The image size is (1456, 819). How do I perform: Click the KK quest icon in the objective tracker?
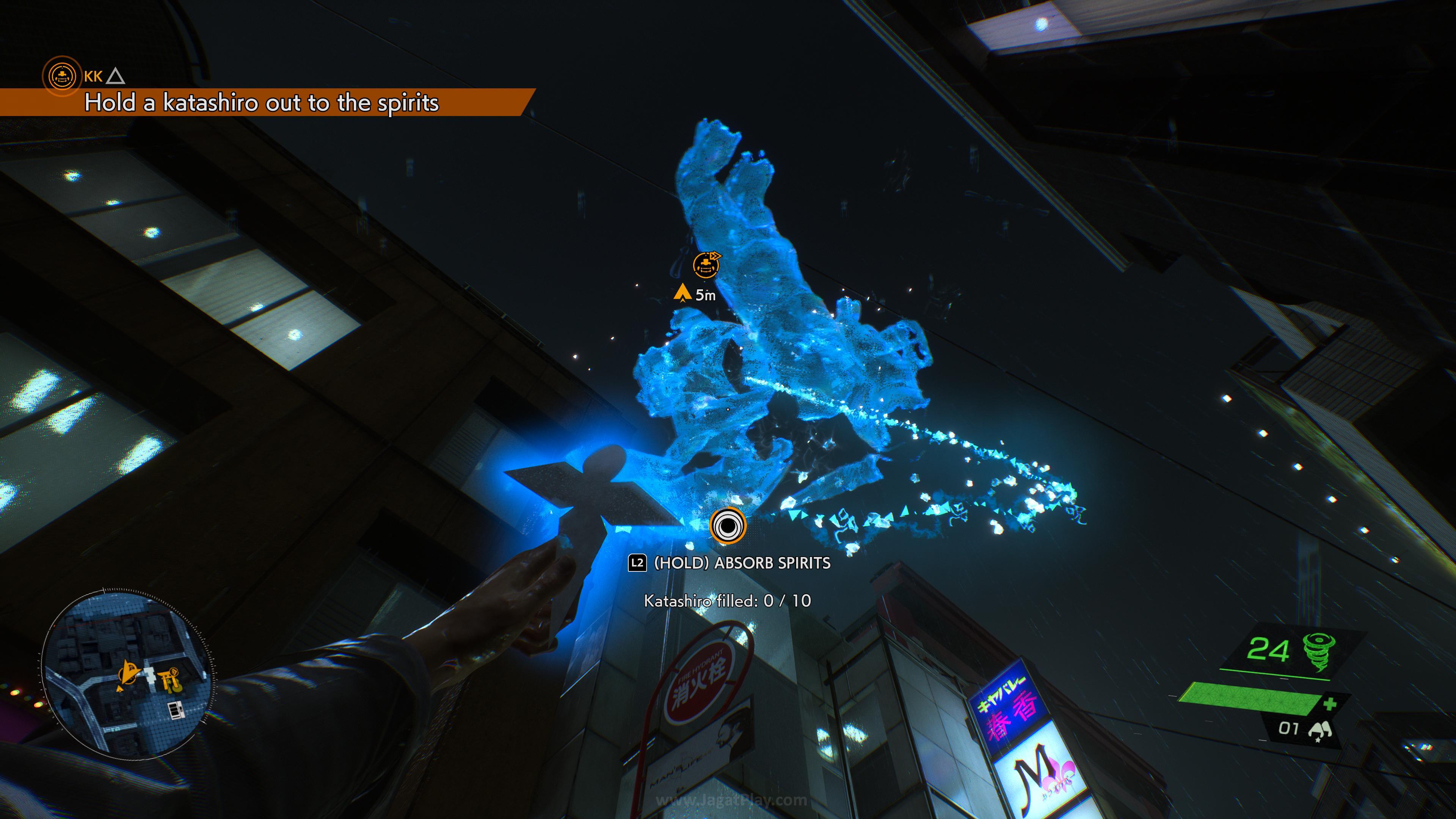point(61,75)
